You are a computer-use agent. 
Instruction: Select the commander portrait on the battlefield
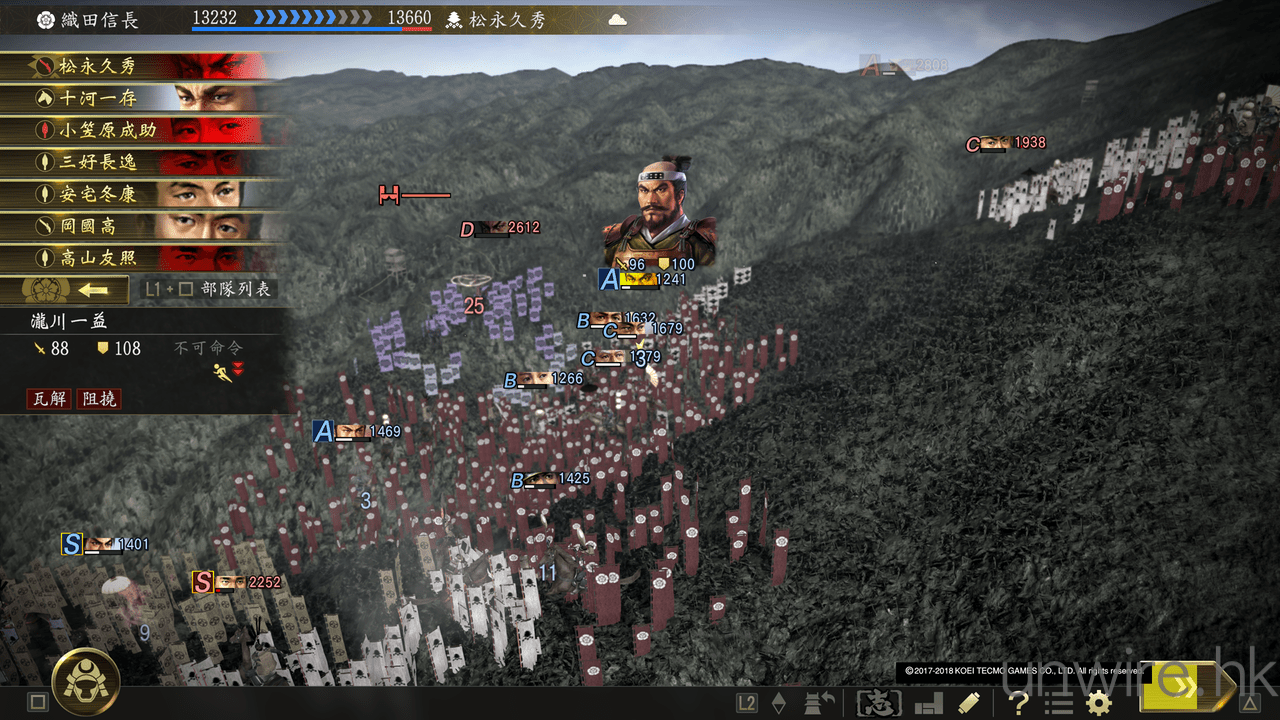pos(660,210)
